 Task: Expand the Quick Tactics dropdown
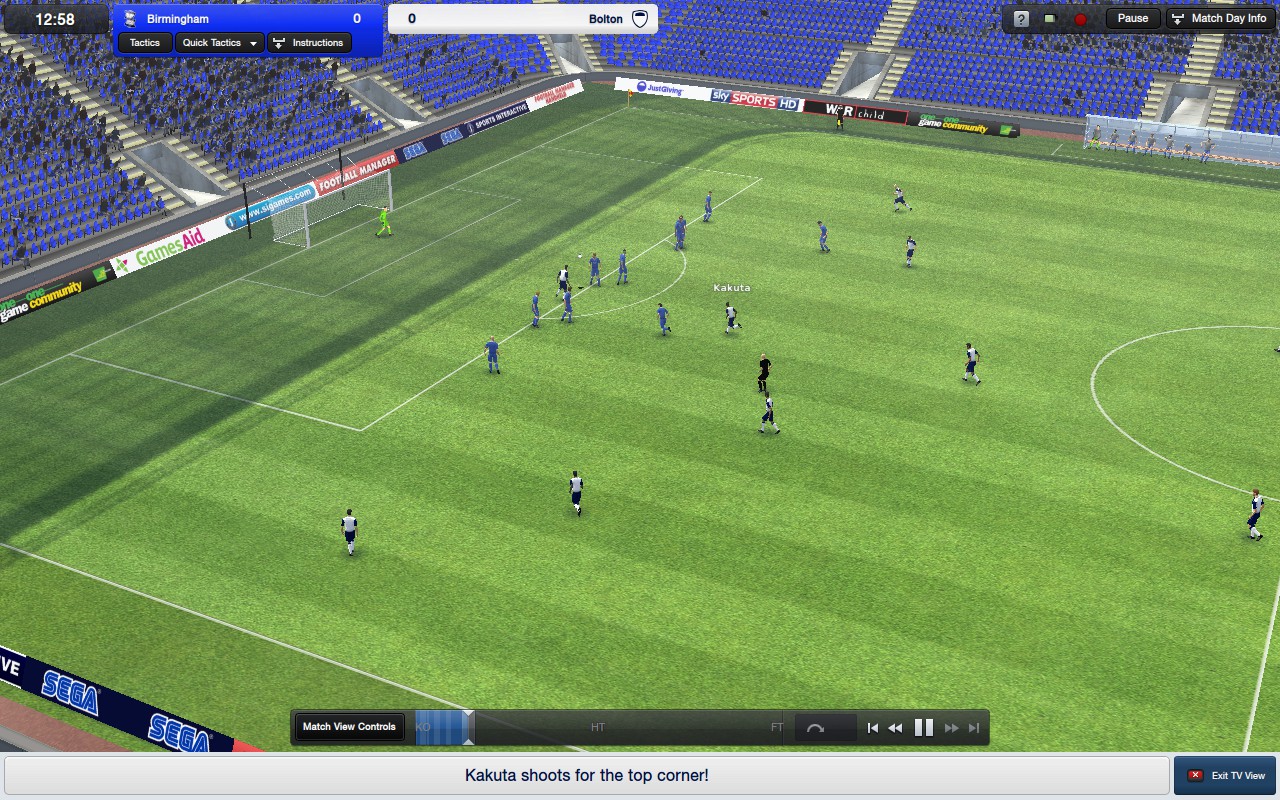pos(221,43)
